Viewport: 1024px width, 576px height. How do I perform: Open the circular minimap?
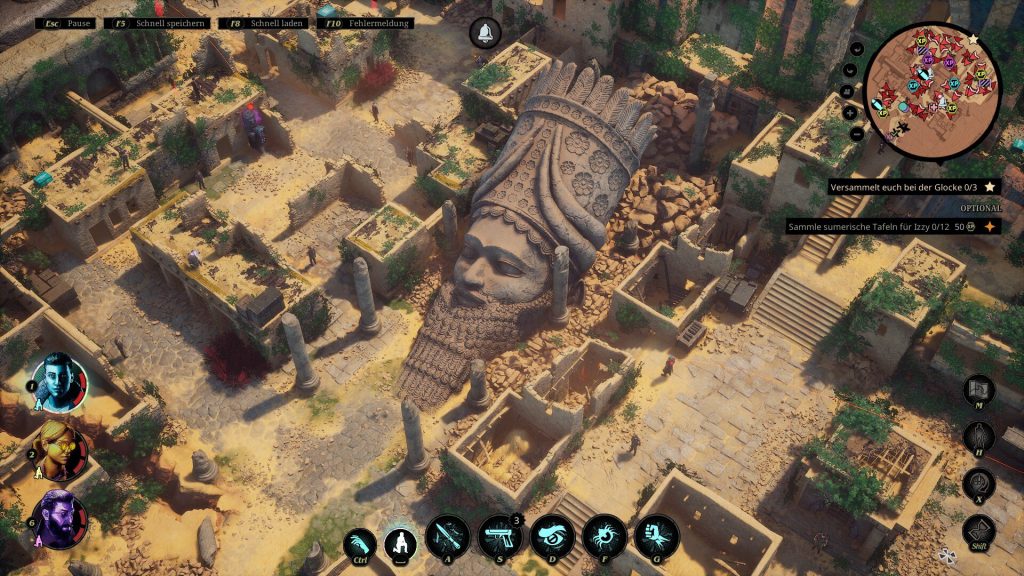(931, 91)
